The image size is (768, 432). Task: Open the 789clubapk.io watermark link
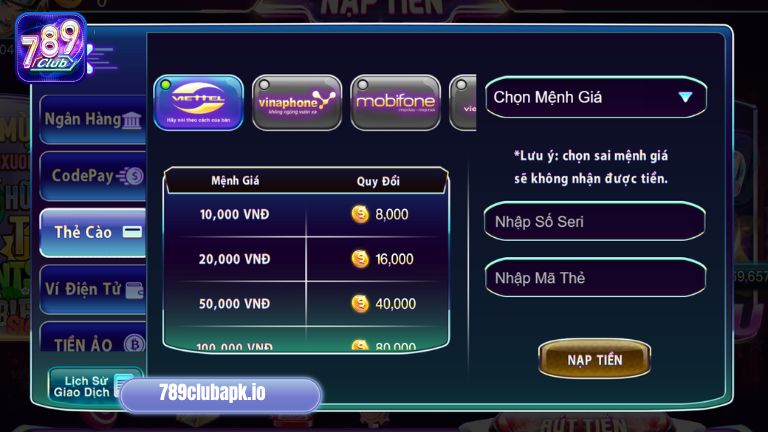[220, 394]
